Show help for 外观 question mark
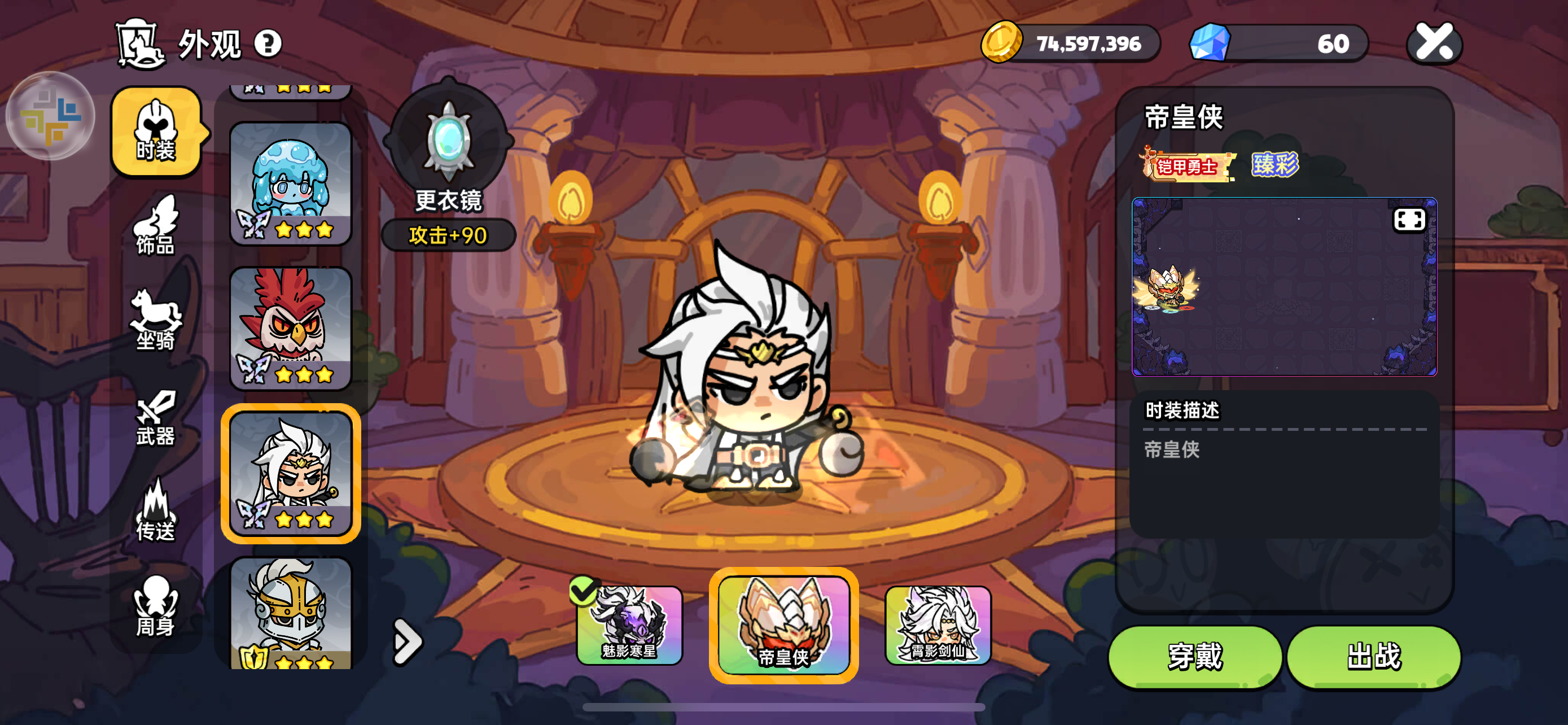1568x725 pixels. coord(268,44)
